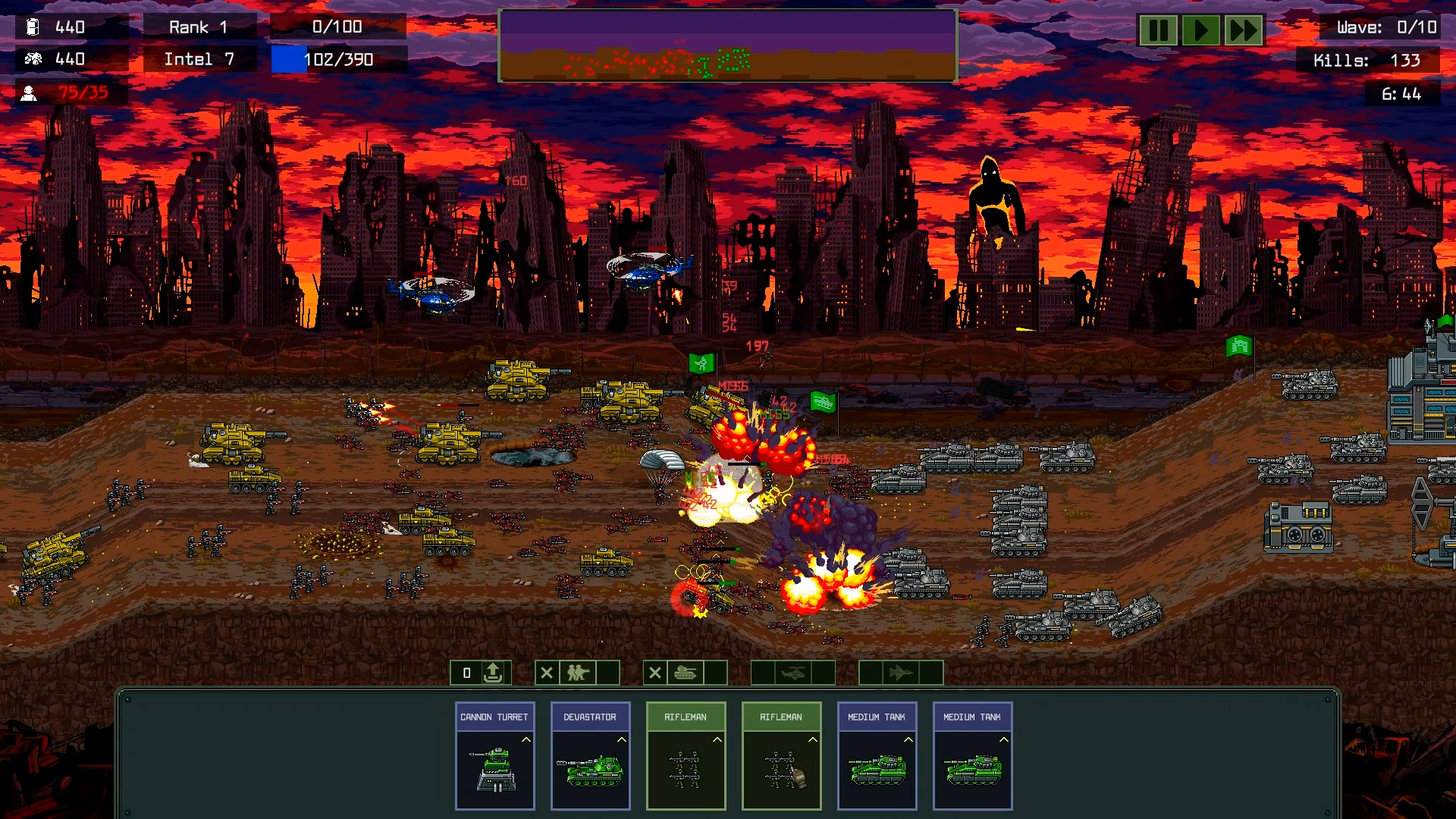The image size is (1456, 819).
Task: Click the upload arrow deploy icon
Action: (x=493, y=673)
